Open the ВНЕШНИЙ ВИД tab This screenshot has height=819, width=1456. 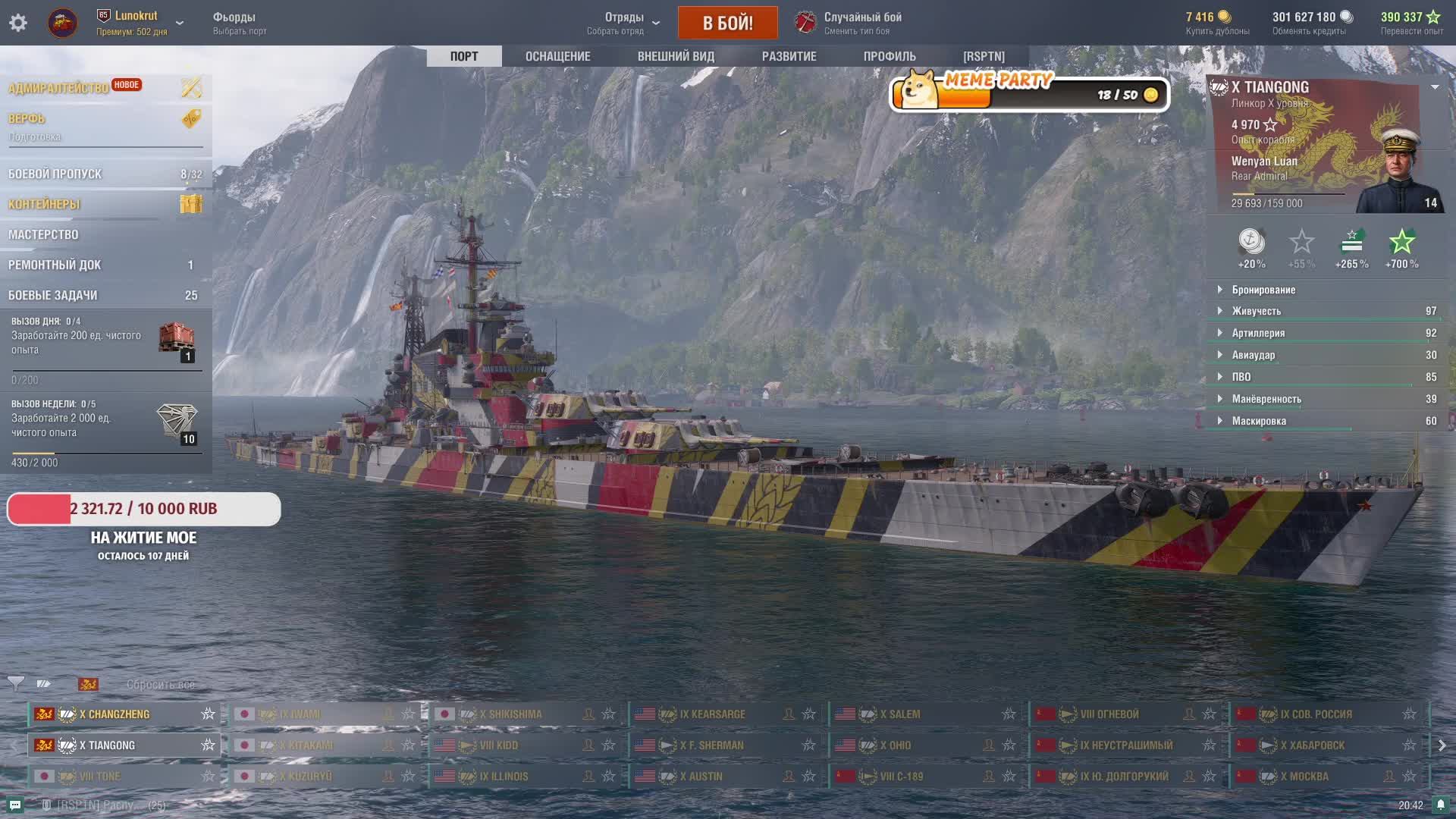click(676, 56)
